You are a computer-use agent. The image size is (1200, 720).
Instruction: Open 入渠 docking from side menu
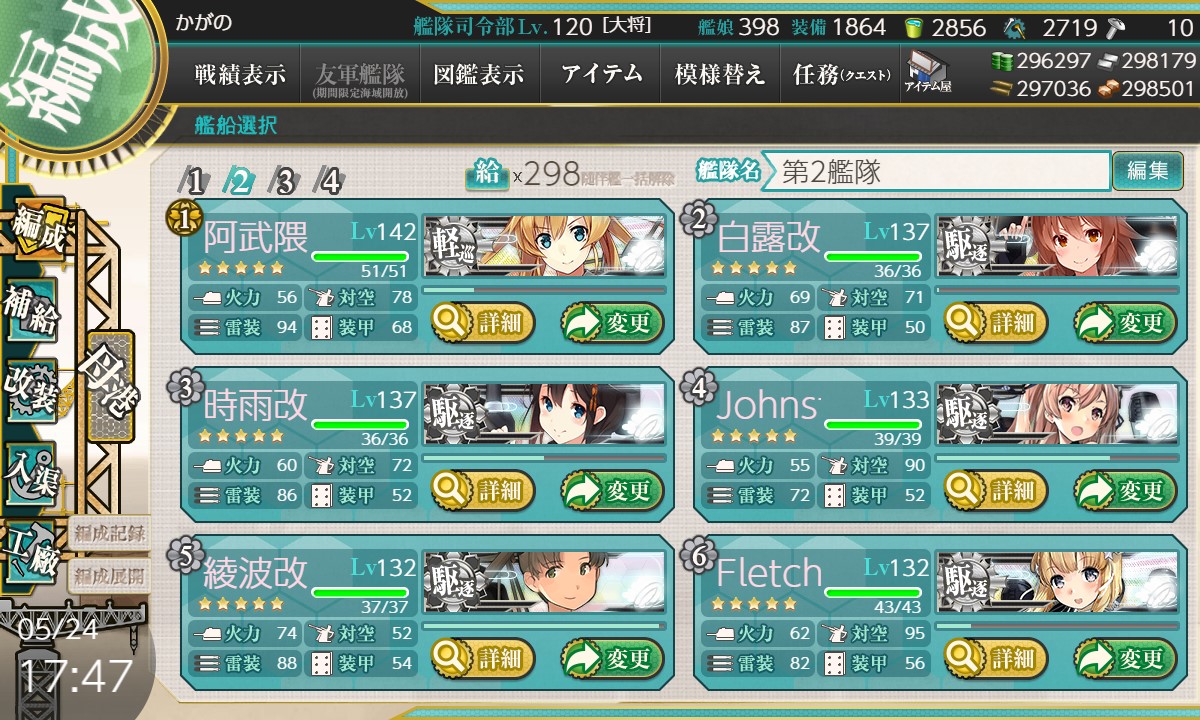point(31,470)
